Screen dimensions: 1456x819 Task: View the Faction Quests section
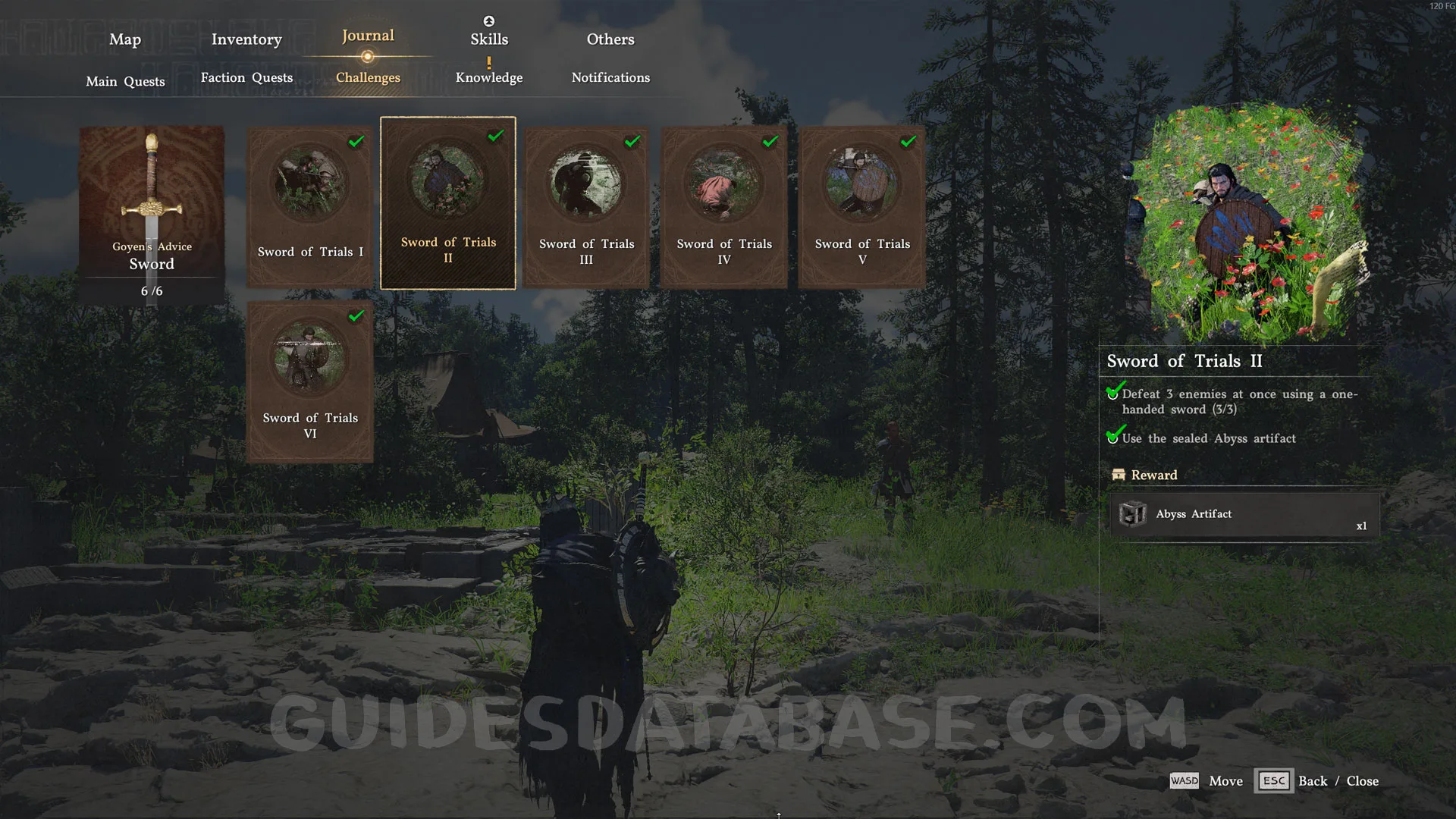coord(246,77)
